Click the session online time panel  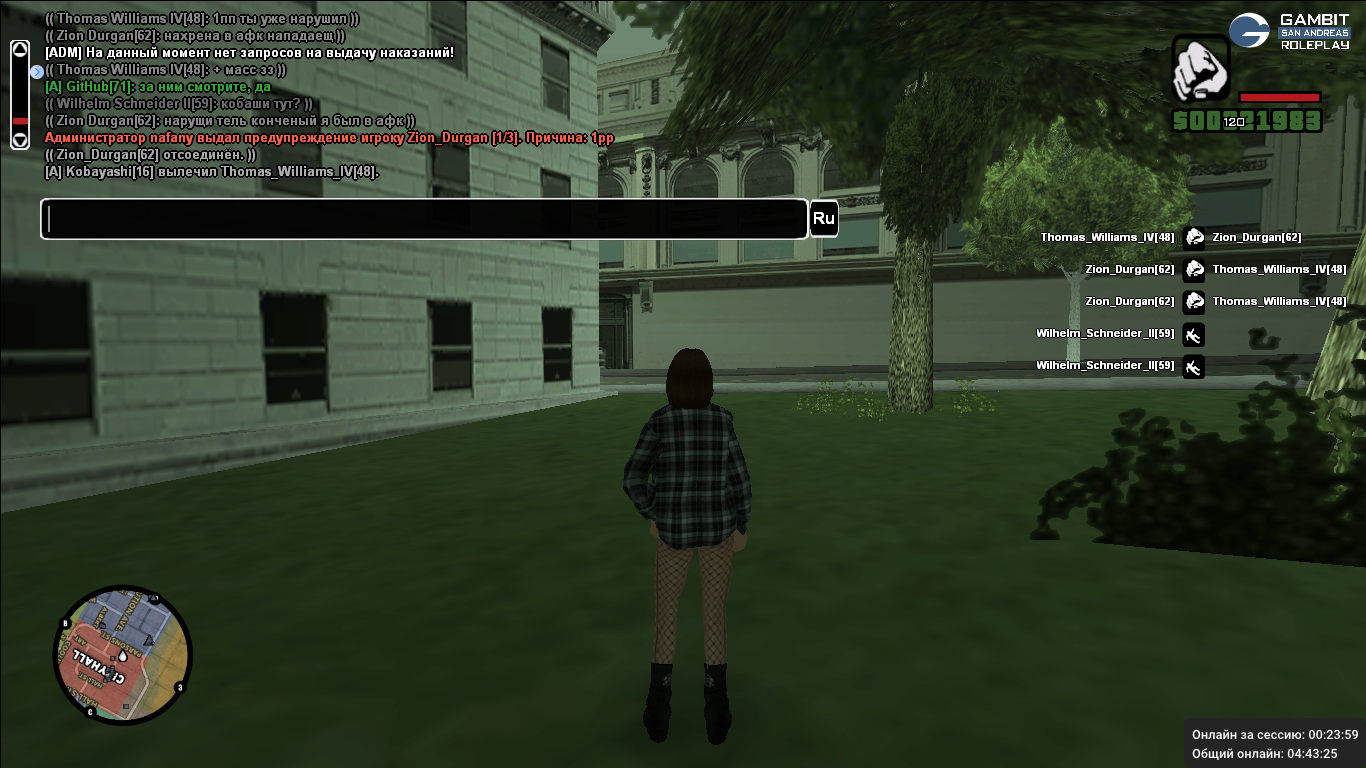pos(1274,743)
